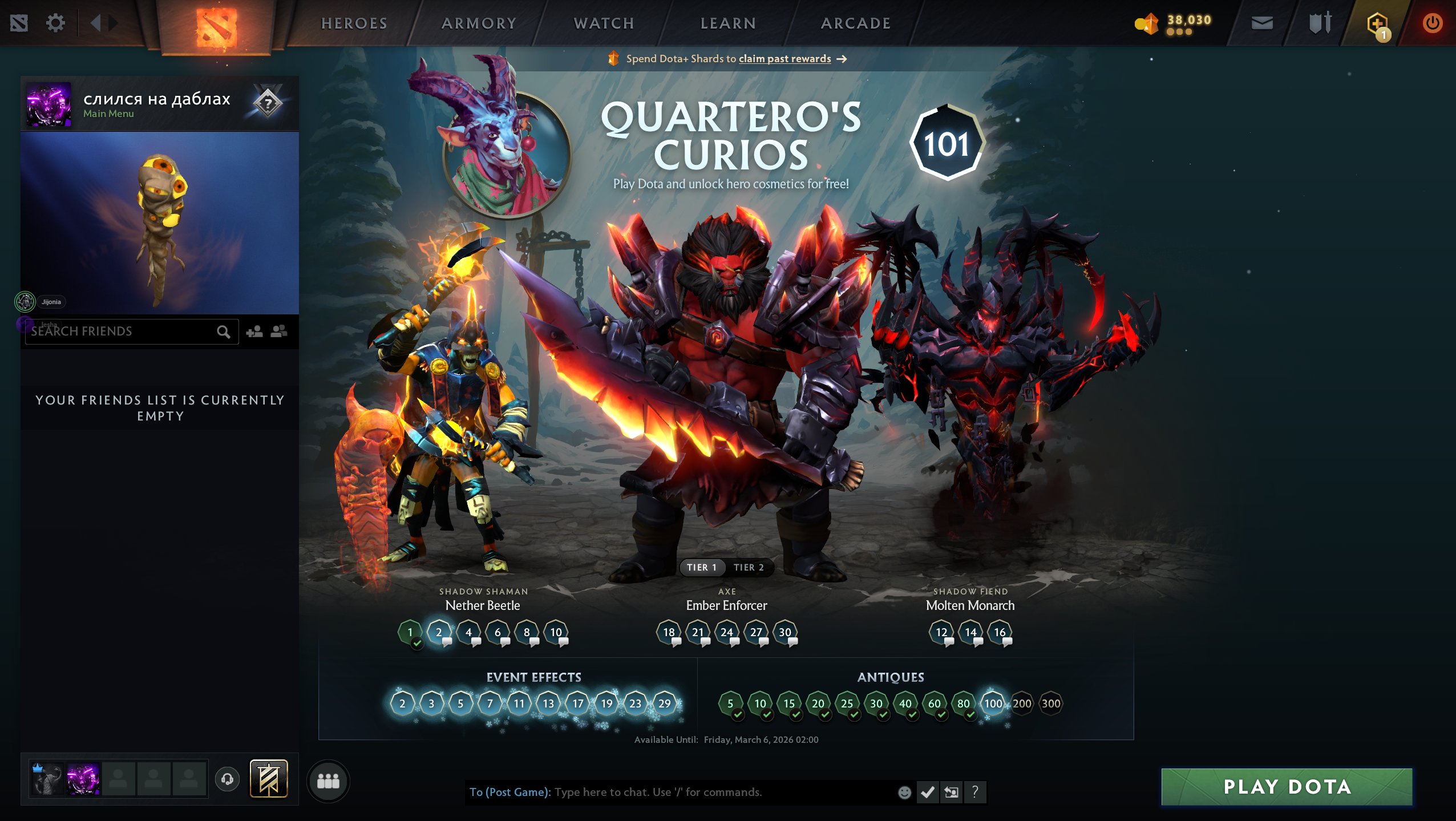Click the Dota+ shards icon showing 38,030
Screen dimensions: 1456x821
click(x=1148, y=23)
